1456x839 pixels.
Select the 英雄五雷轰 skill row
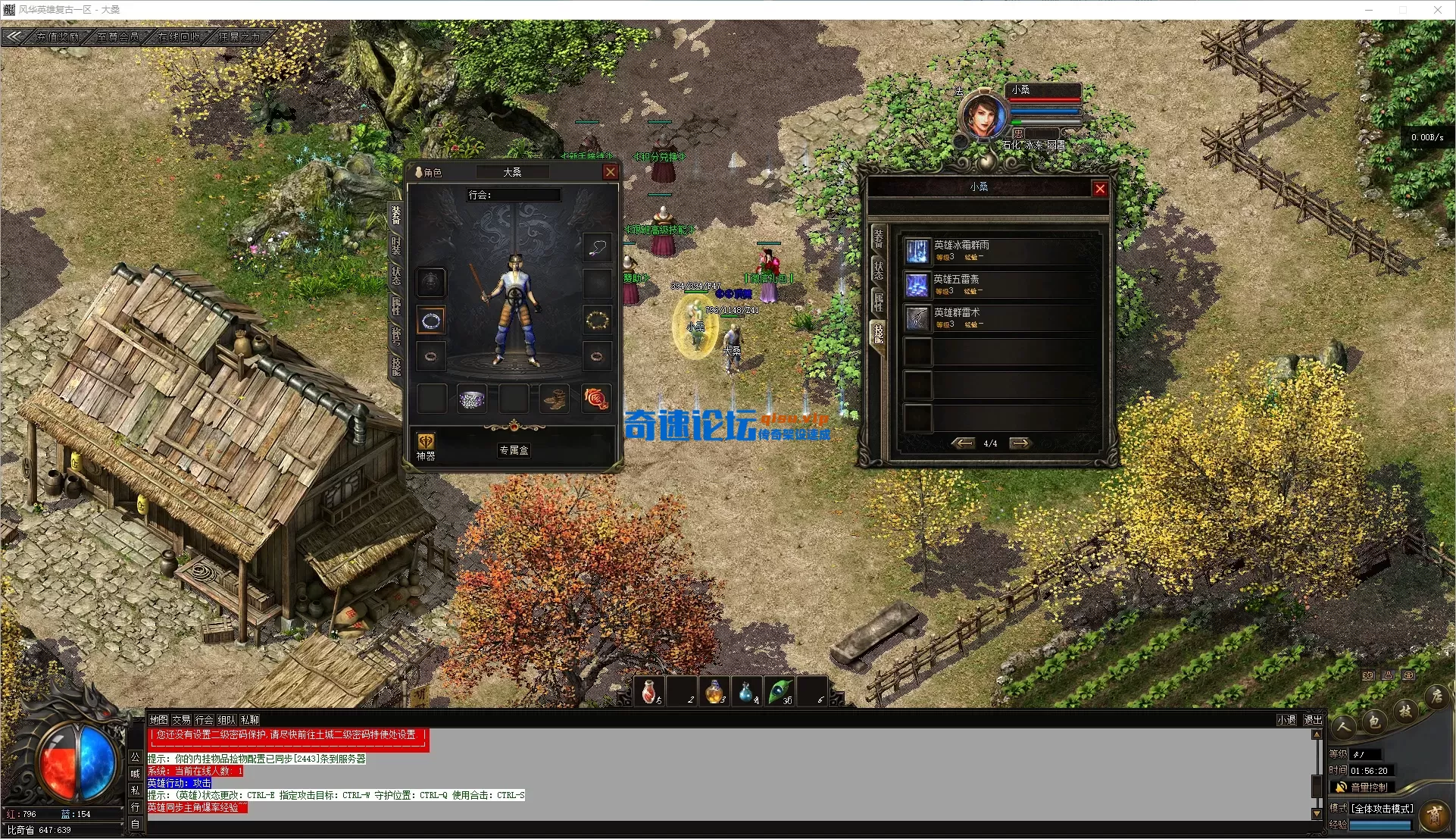(1000, 285)
